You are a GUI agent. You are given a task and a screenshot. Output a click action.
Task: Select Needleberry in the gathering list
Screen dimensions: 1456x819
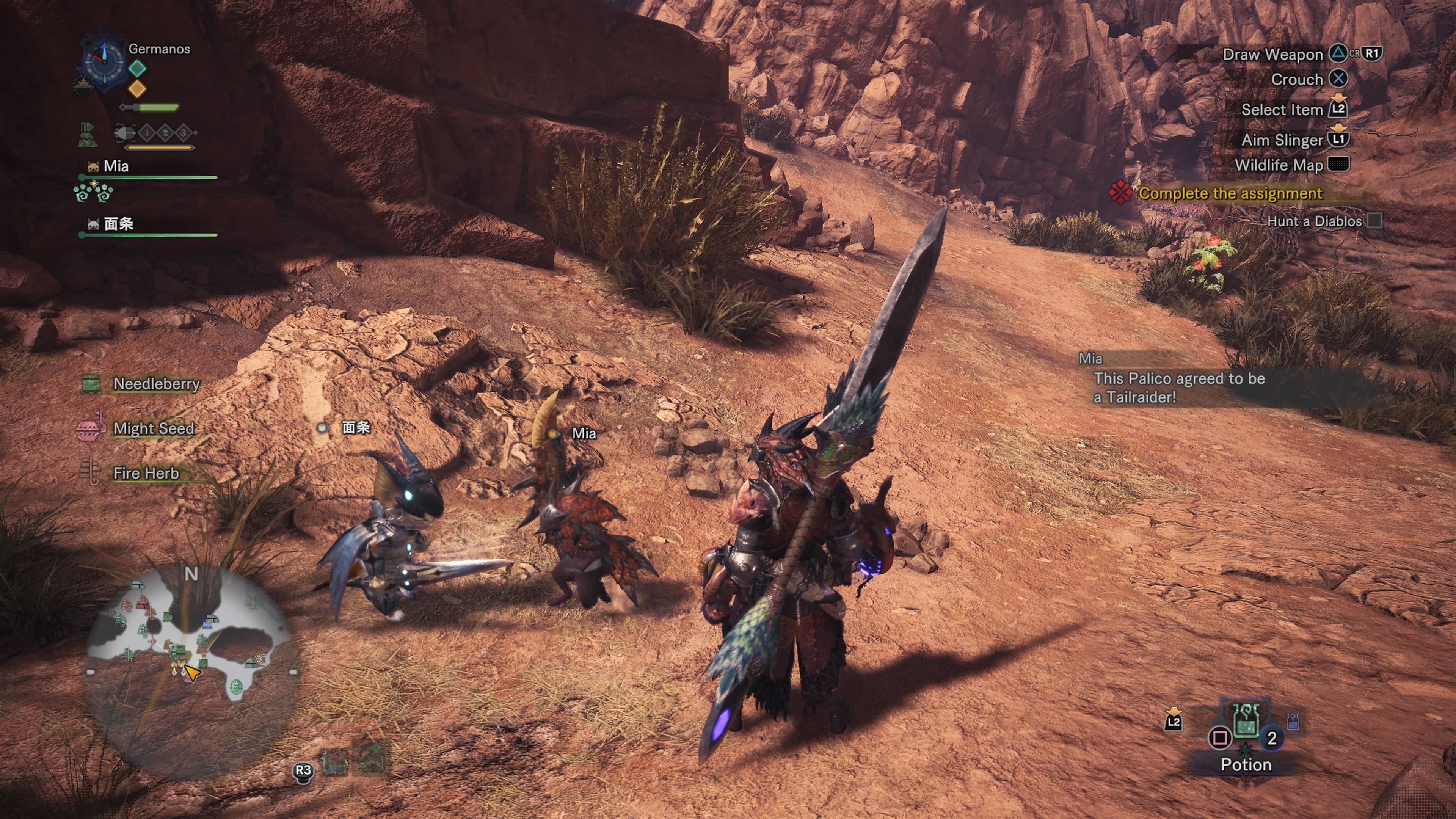click(156, 384)
